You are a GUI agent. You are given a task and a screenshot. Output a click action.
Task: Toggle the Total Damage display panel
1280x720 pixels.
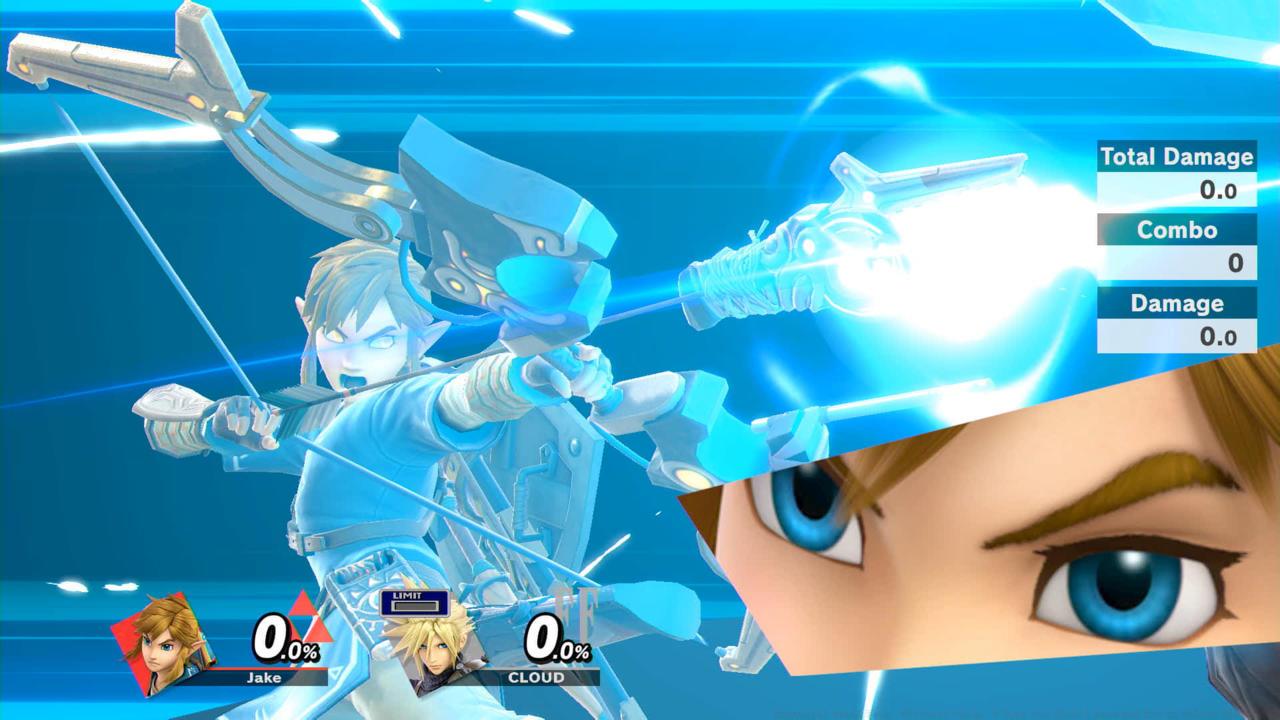click(1176, 173)
